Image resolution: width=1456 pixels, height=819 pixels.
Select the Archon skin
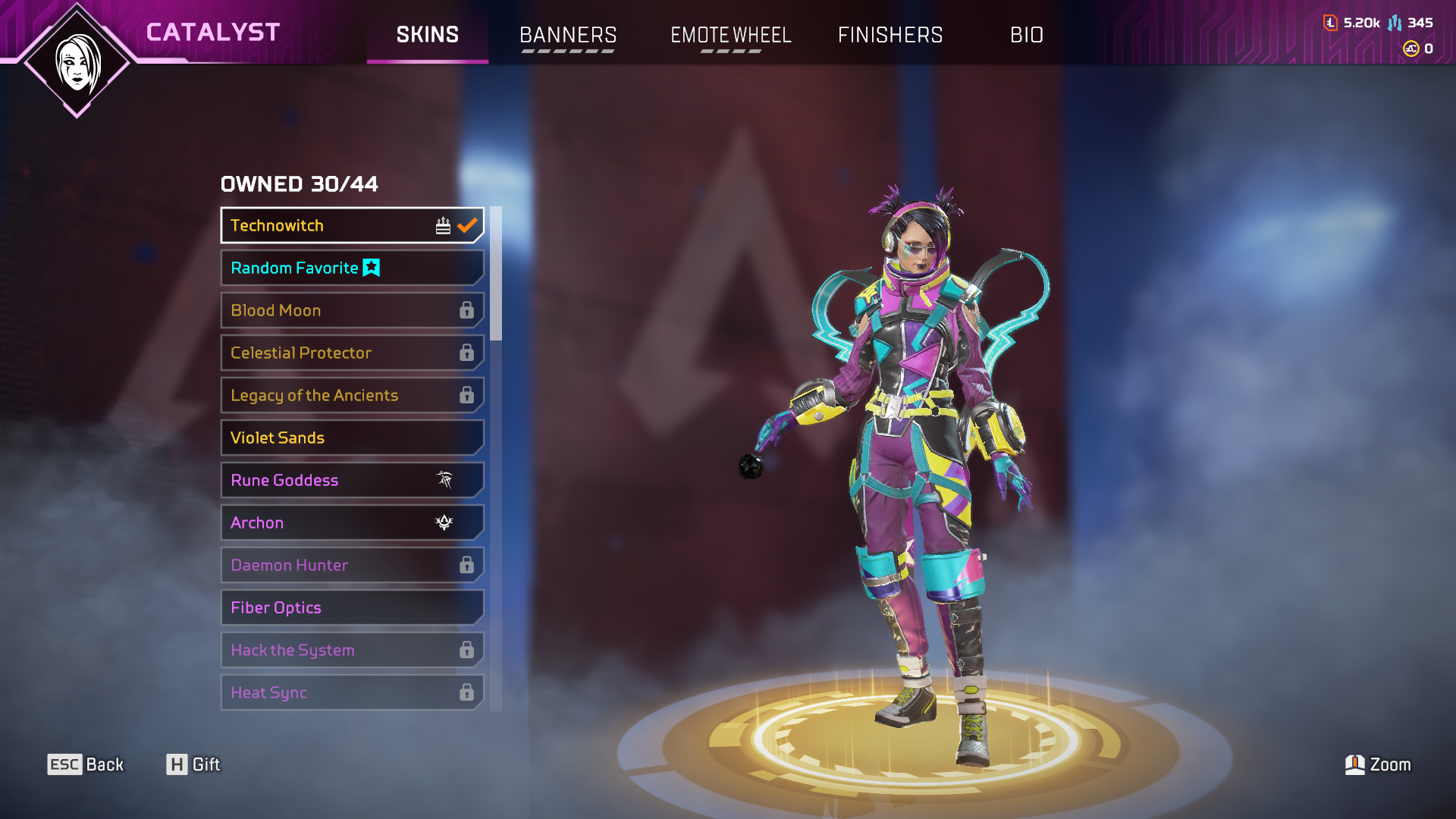coord(352,522)
